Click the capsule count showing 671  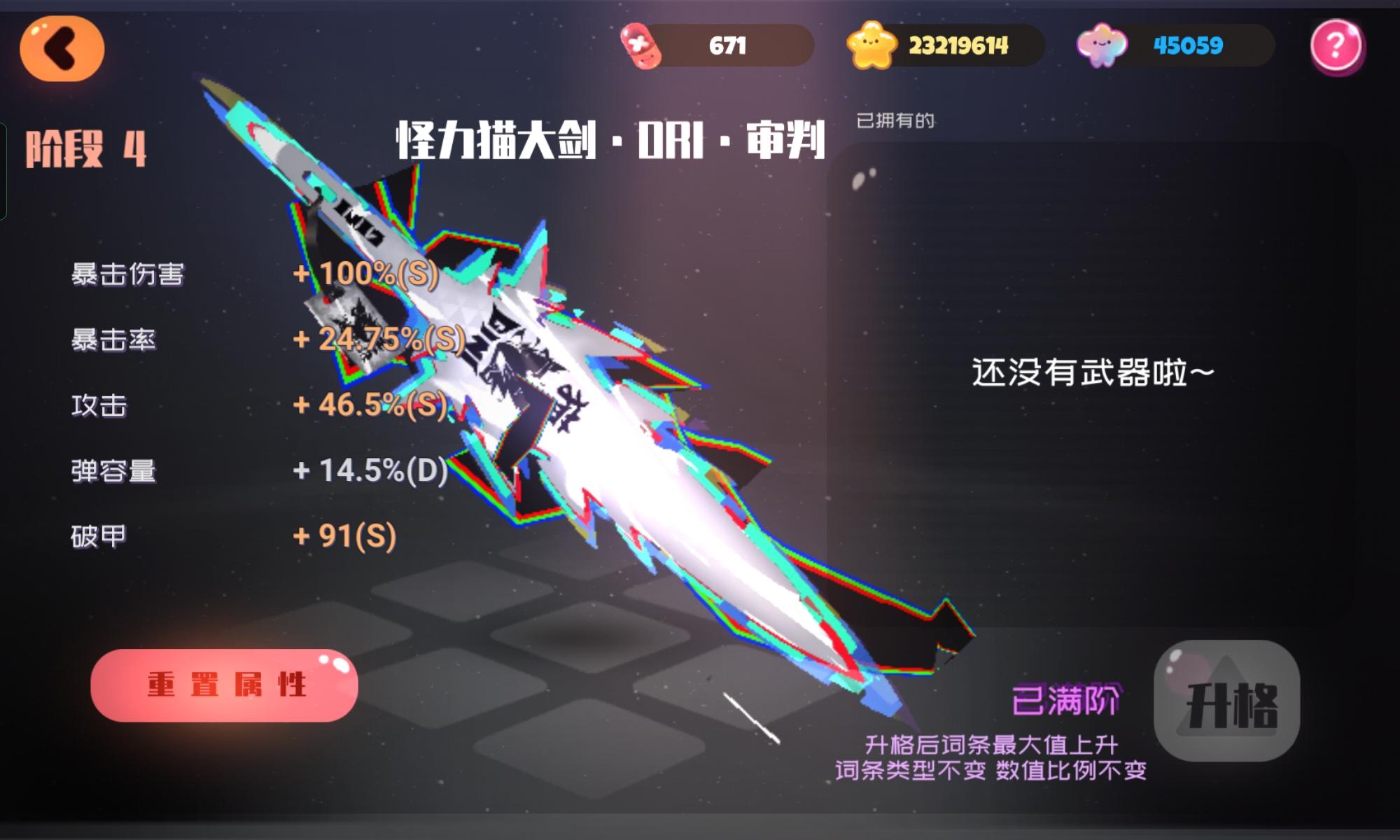pyautogui.click(x=728, y=45)
